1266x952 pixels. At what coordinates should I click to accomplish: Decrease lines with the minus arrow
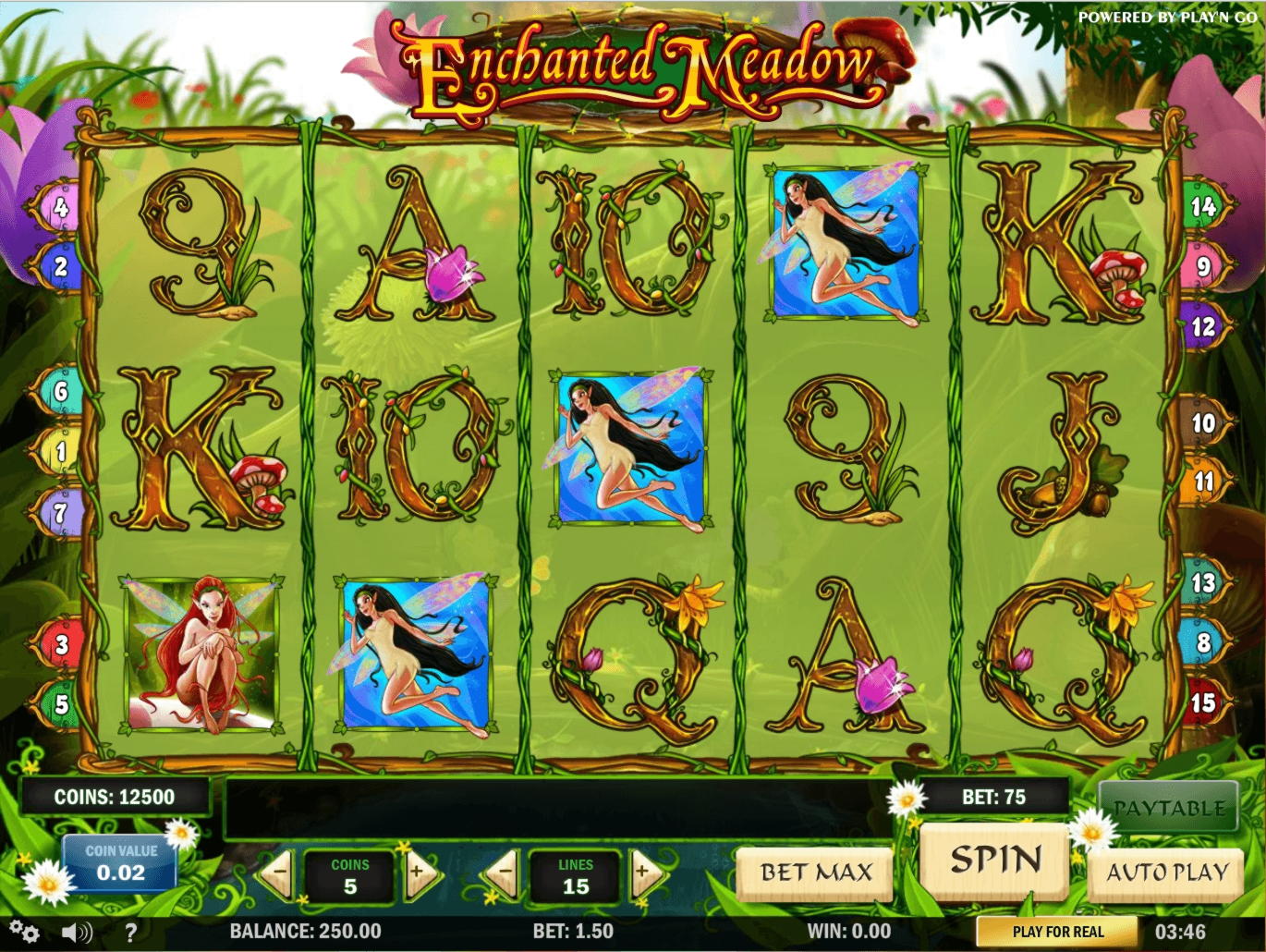(x=506, y=873)
